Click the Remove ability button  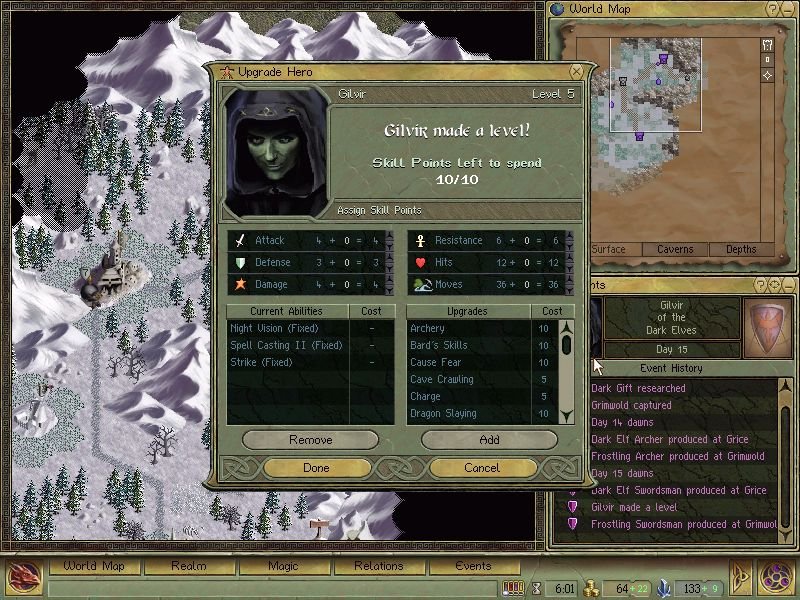point(310,440)
